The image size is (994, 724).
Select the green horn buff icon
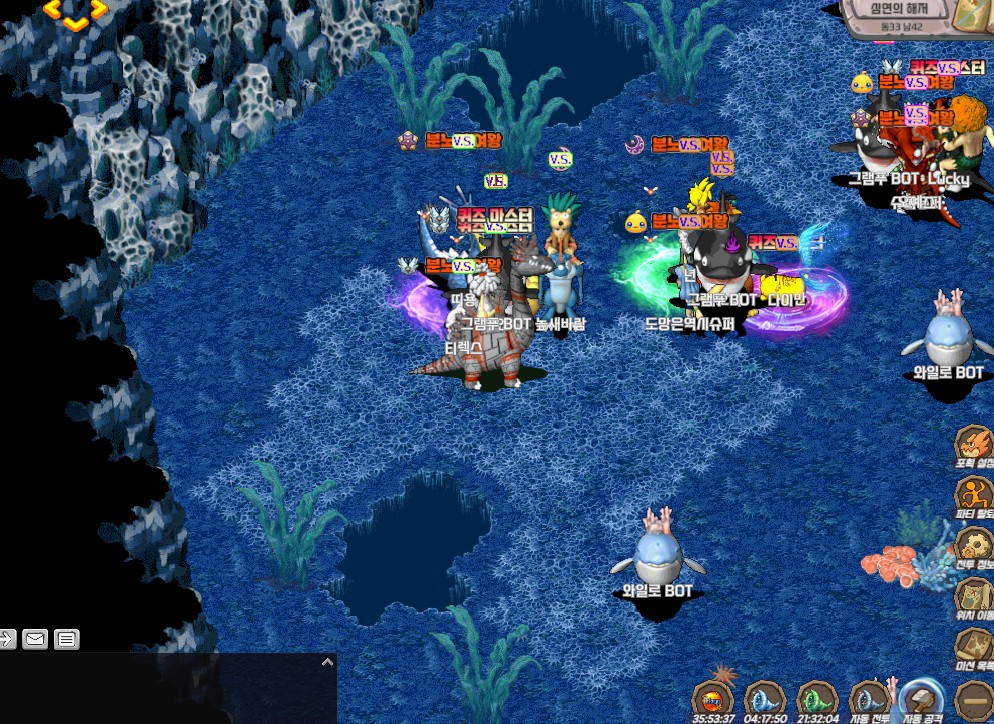[817, 699]
